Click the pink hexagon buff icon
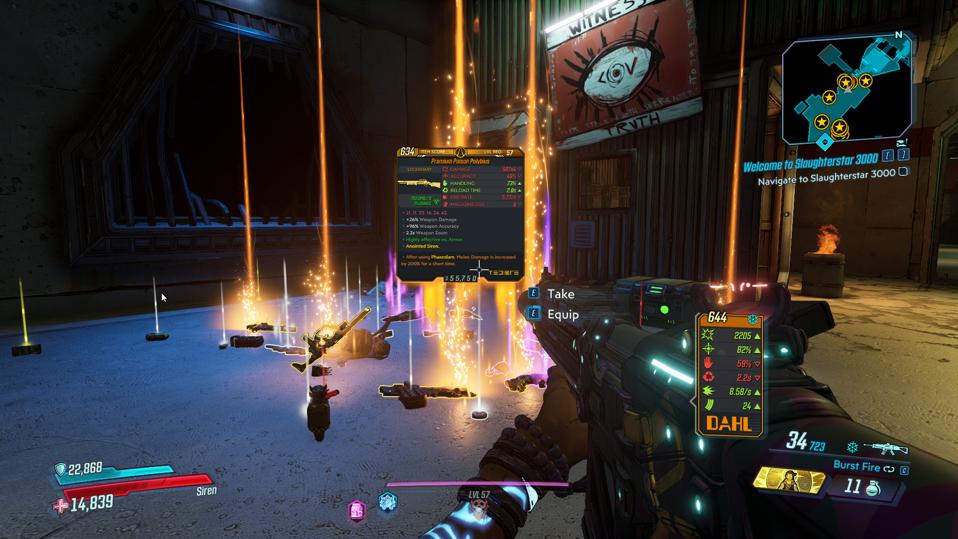Screen dimensions: 958x539 356,510
